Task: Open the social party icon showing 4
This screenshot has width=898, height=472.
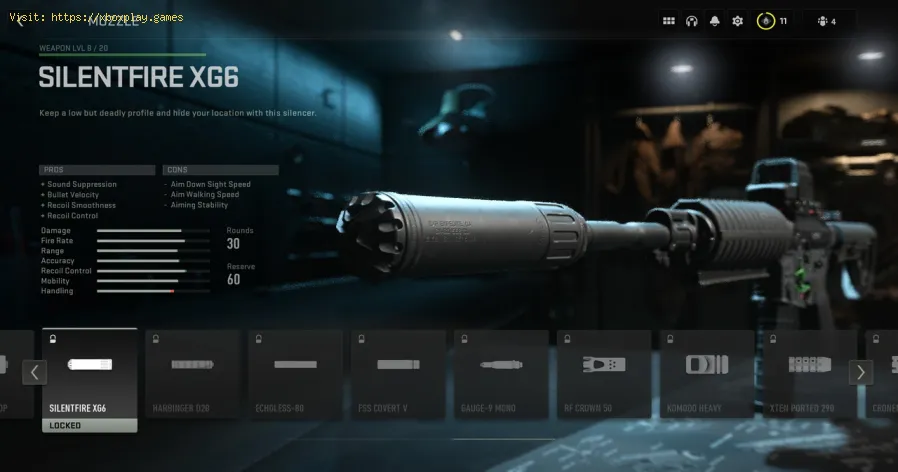Action: click(x=825, y=21)
